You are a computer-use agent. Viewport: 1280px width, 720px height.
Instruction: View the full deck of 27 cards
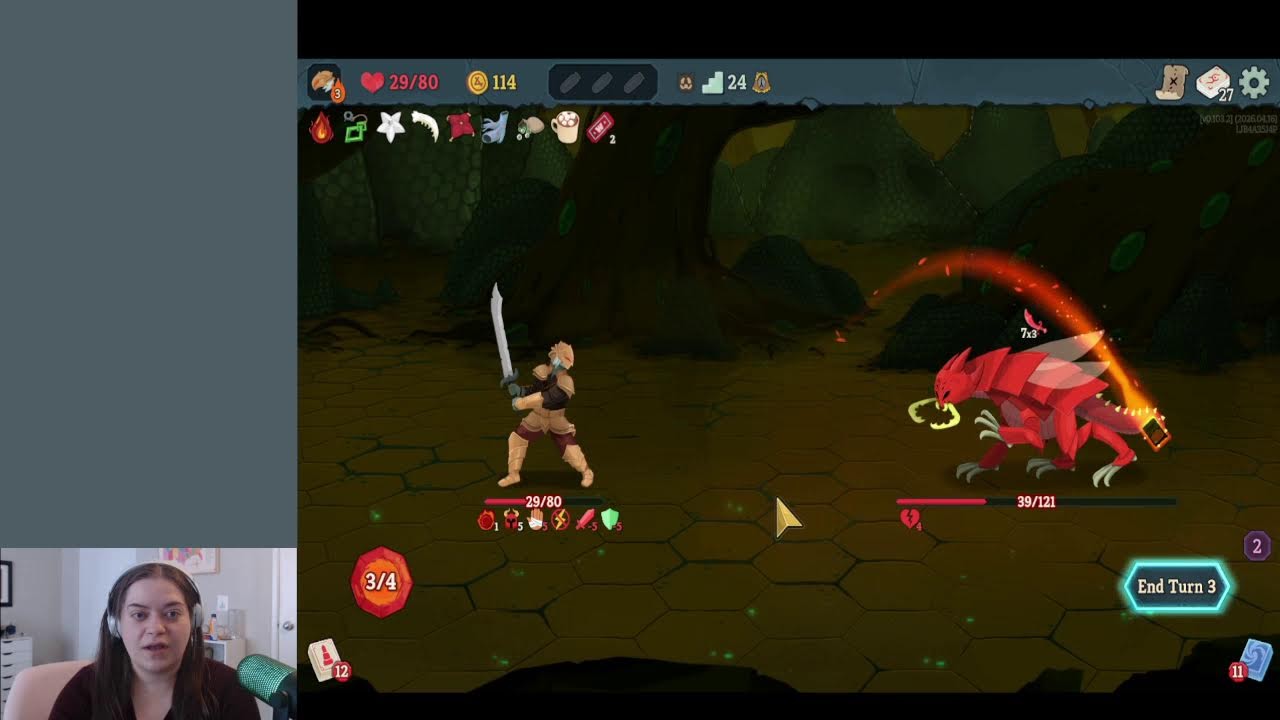(1213, 83)
